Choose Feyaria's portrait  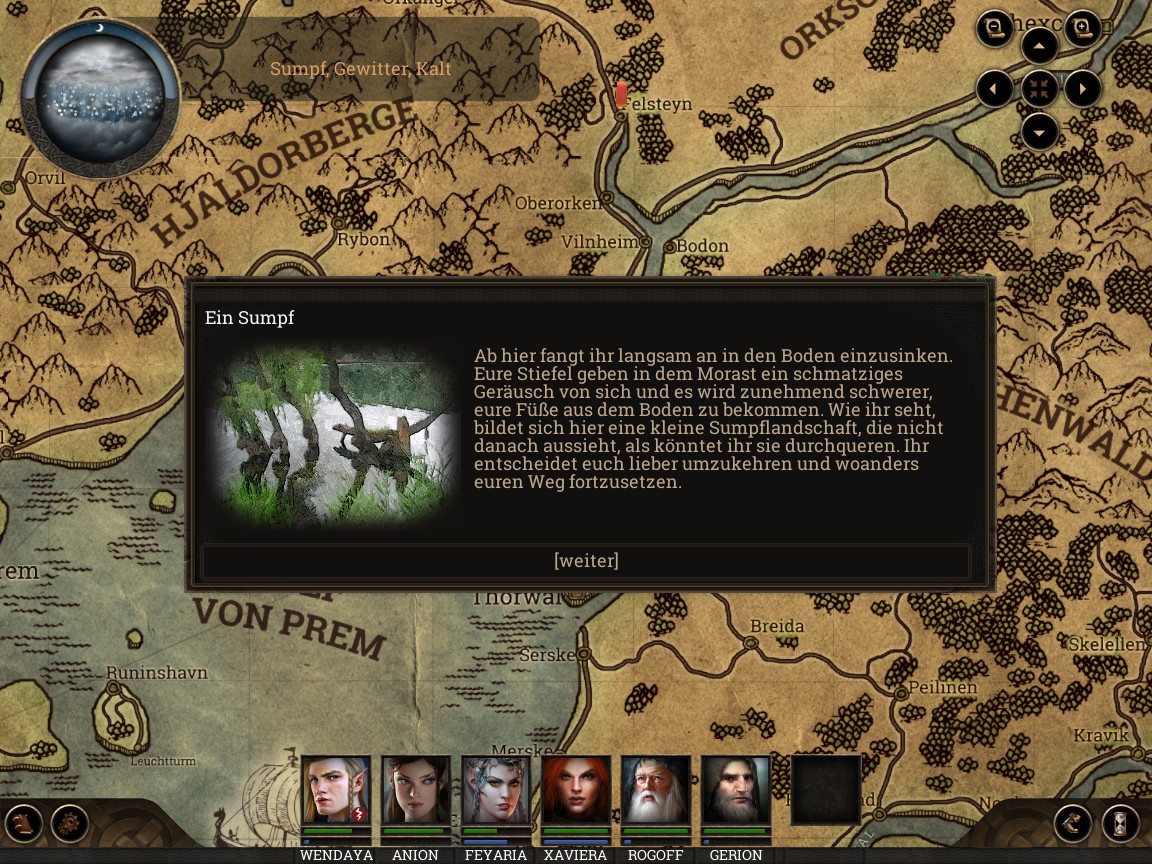click(496, 790)
